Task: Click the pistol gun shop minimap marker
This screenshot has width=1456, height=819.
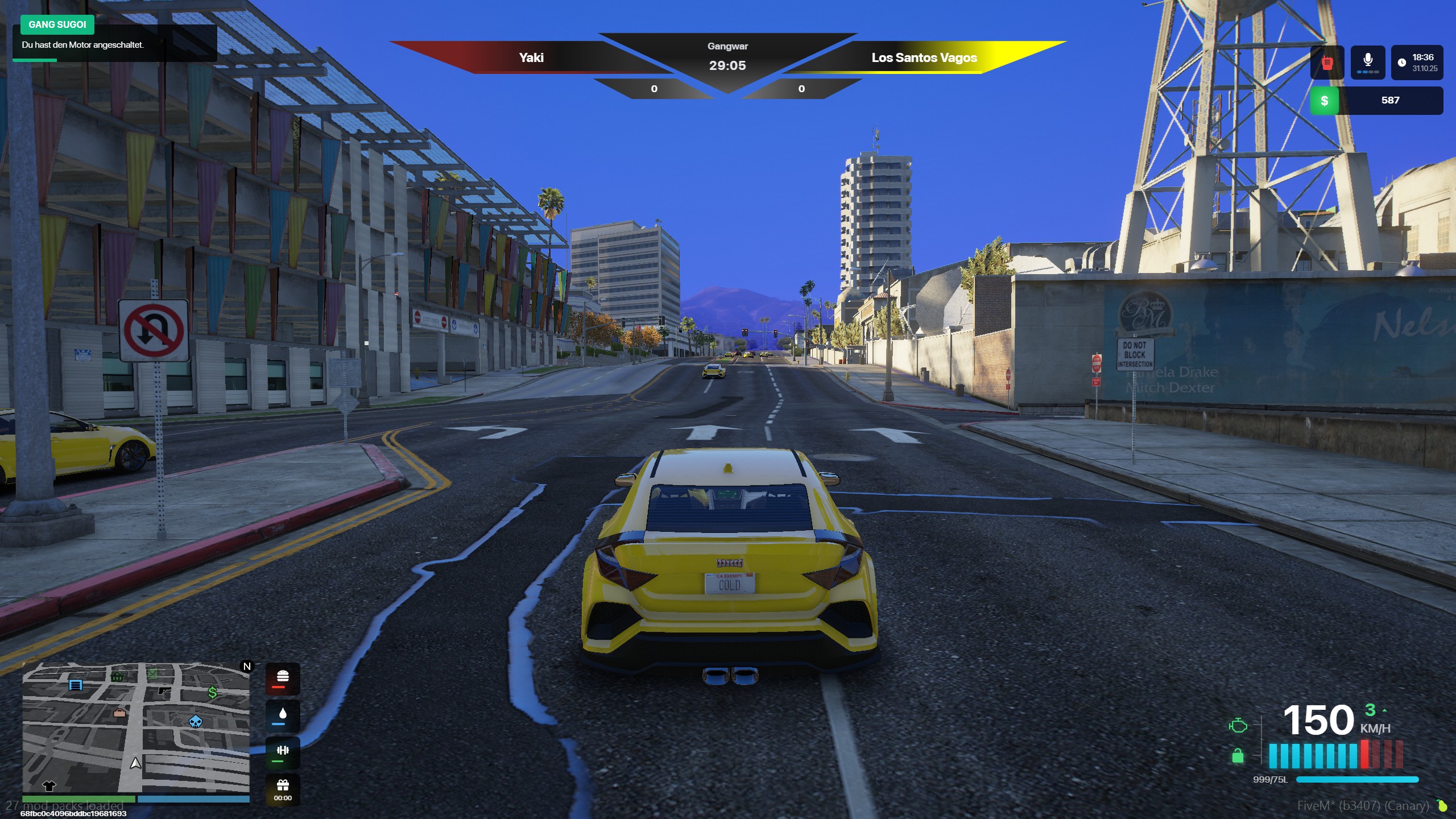Action: tap(164, 690)
